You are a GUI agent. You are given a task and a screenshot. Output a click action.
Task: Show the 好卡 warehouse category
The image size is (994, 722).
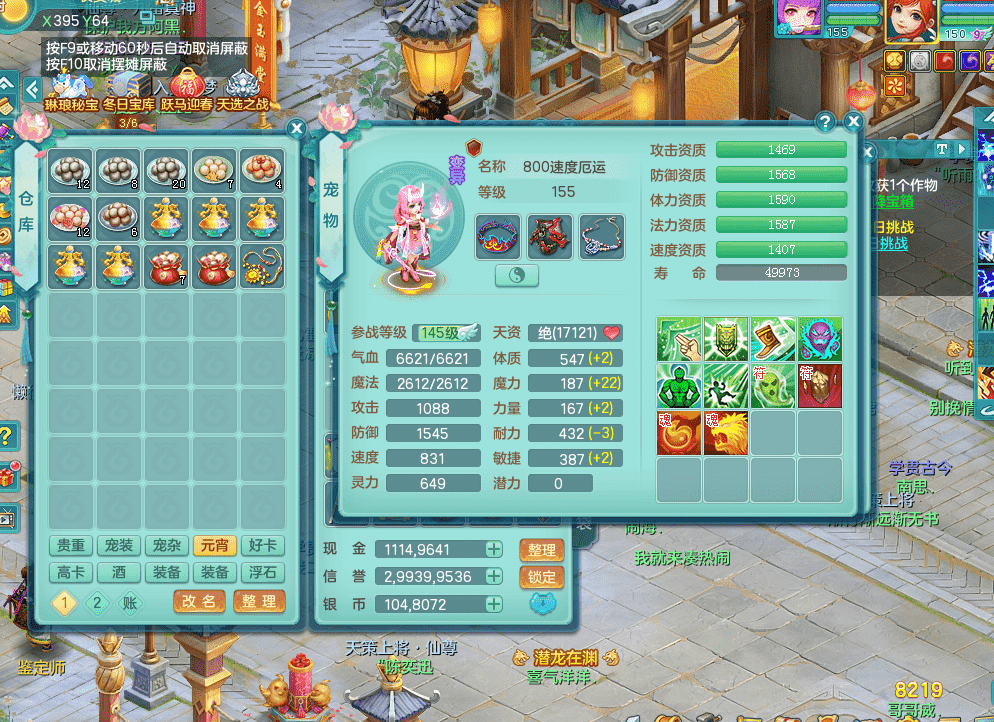[x=263, y=546]
